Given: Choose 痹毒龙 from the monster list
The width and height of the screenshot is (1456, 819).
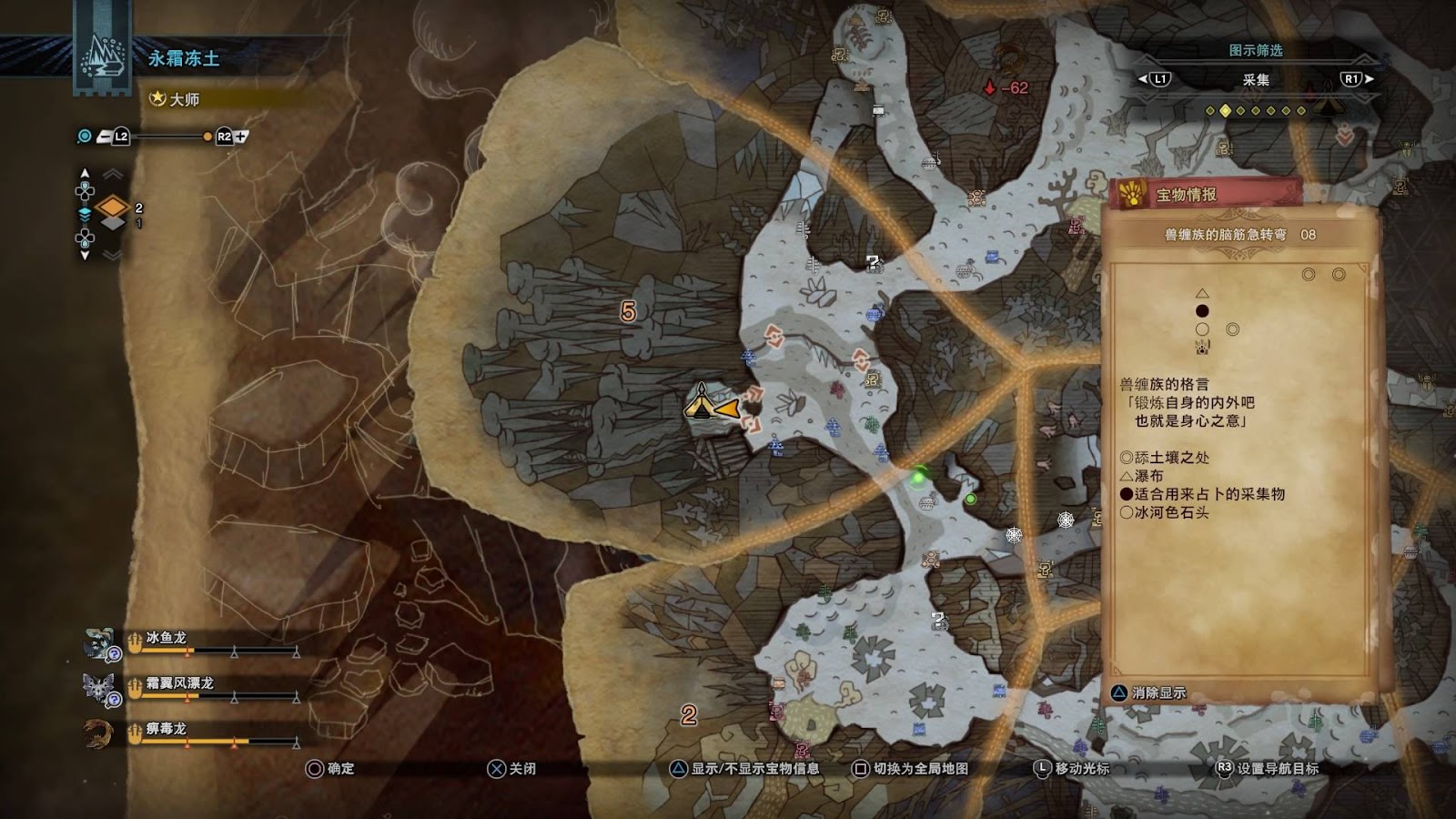Looking at the screenshot, I should tap(166, 729).
